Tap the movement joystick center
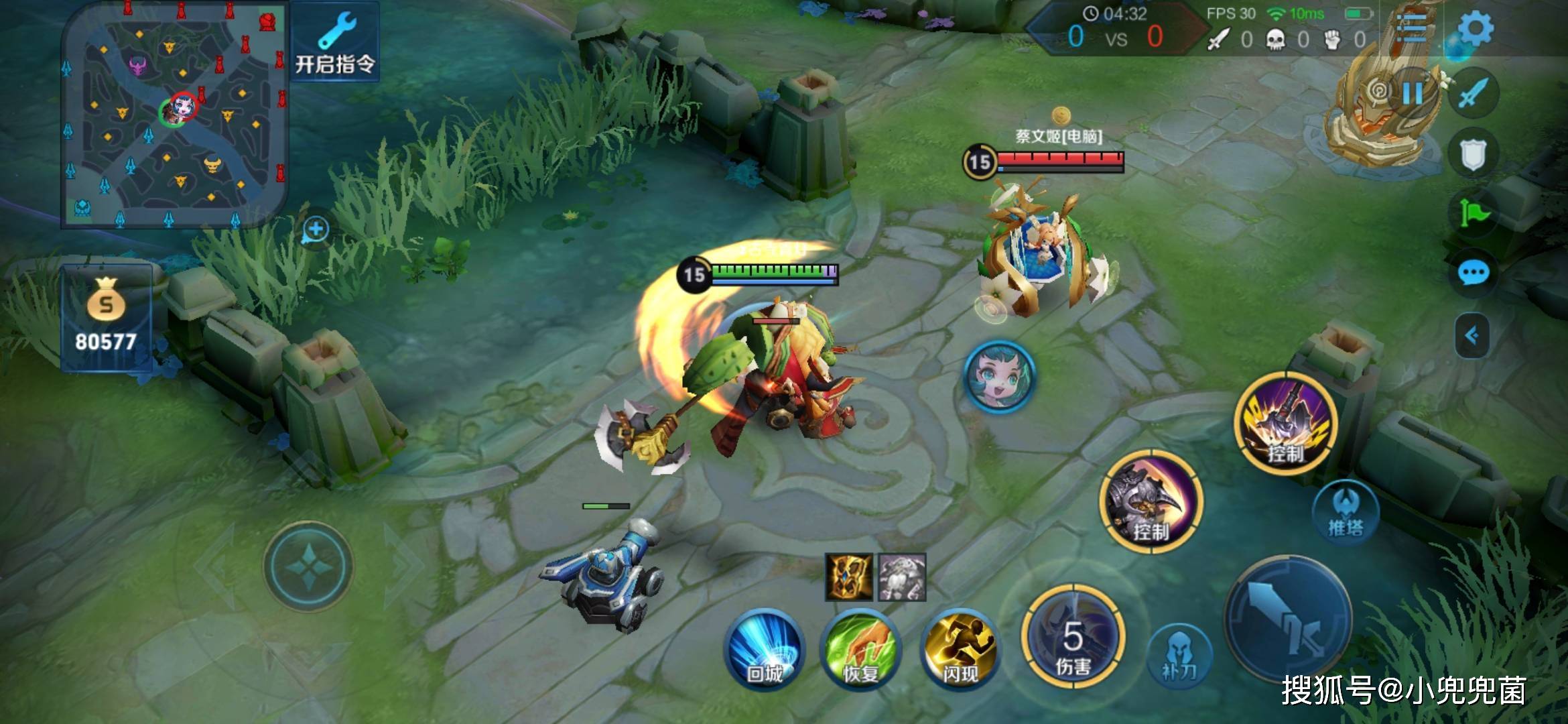1568x724 pixels. (308, 566)
